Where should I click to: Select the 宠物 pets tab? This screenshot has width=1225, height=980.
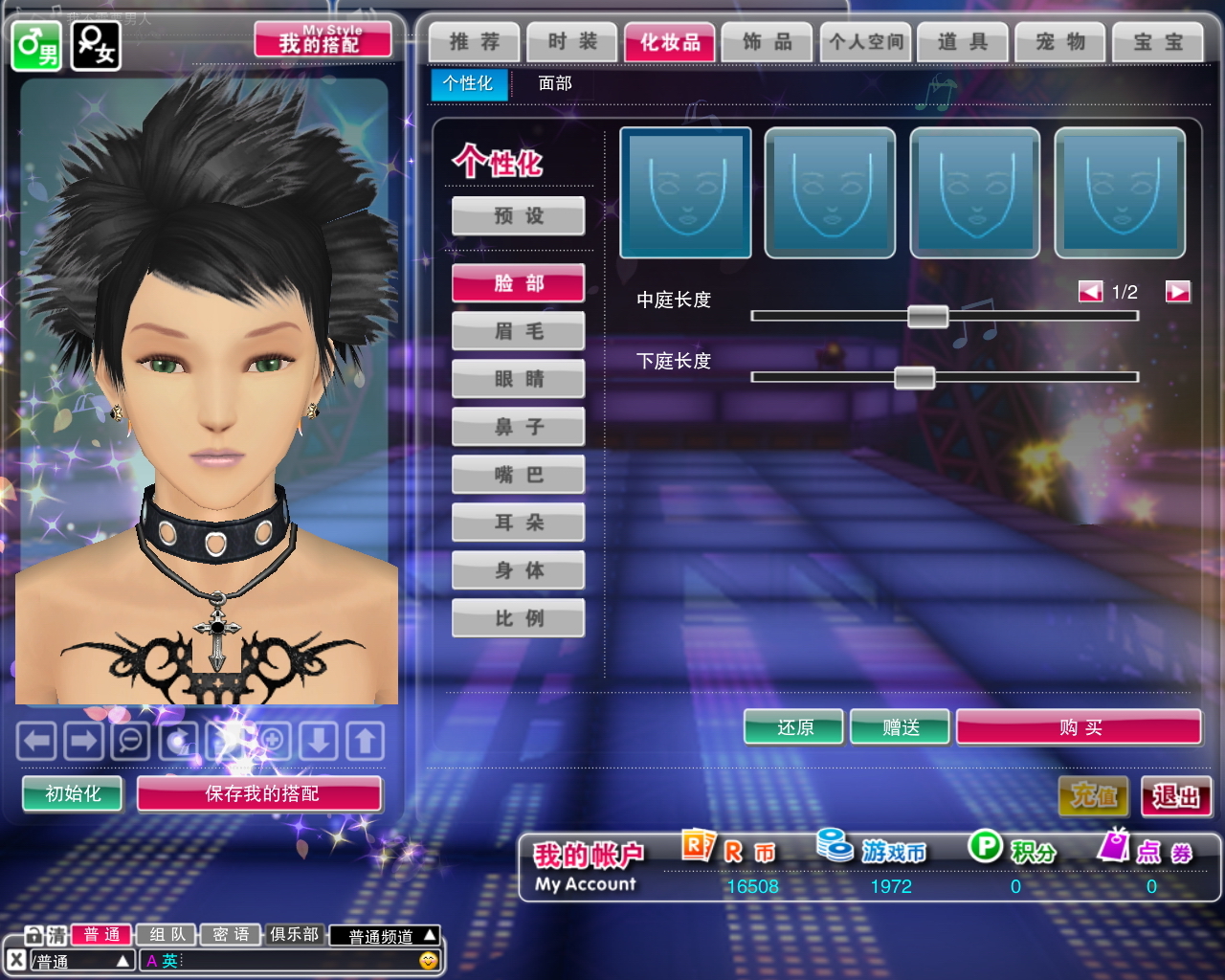(1060, 42)
